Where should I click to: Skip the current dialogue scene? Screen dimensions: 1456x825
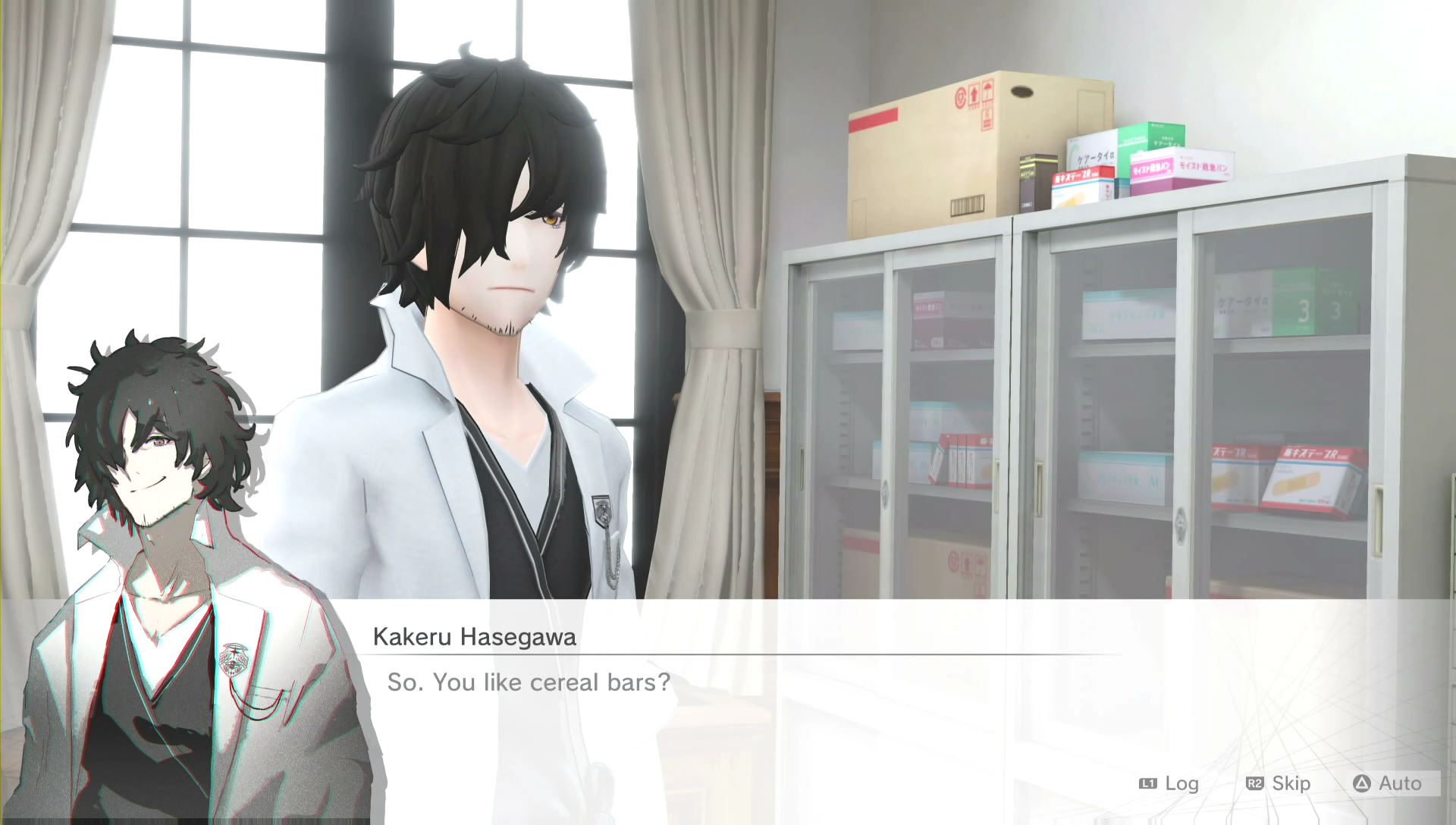[x=1279, y=783]
